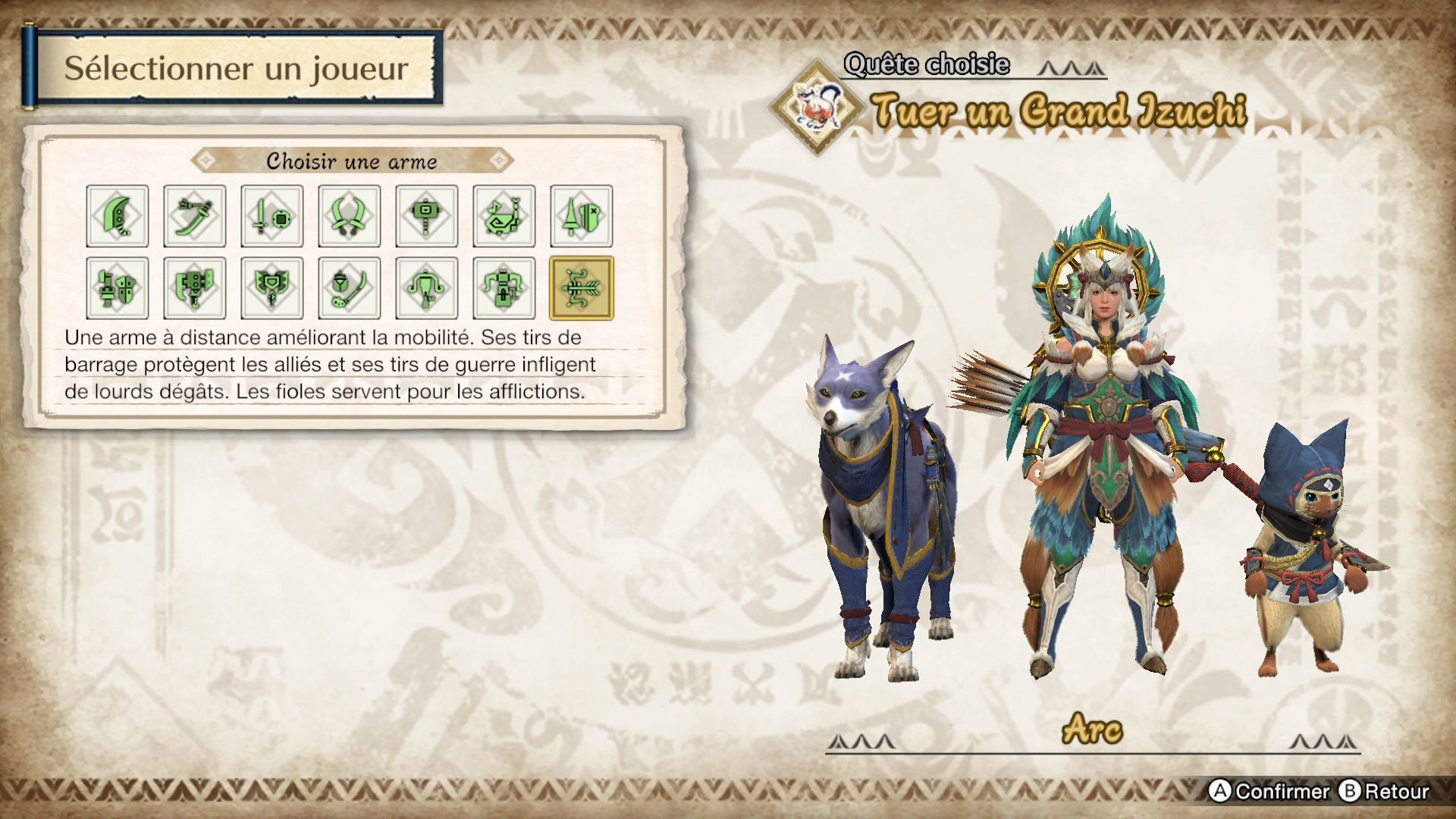Choose the Hunting Horn icon
Viewport: 1456px width, 819px height.
tap(505, 217)
